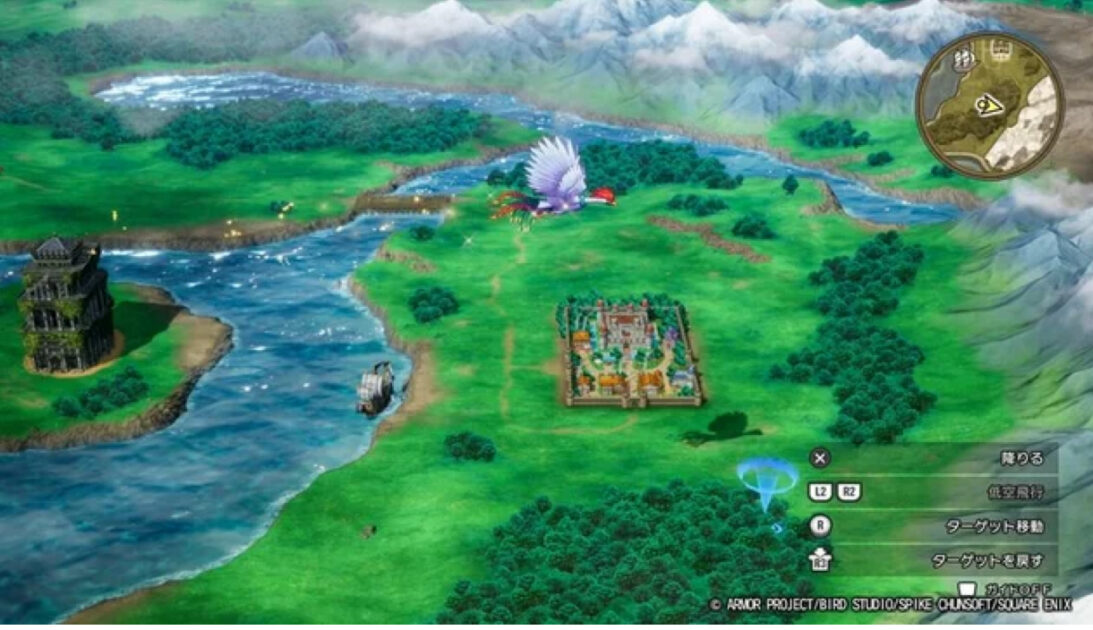
Task: Open the circular minimap
Action: click(x=989, y=105)
